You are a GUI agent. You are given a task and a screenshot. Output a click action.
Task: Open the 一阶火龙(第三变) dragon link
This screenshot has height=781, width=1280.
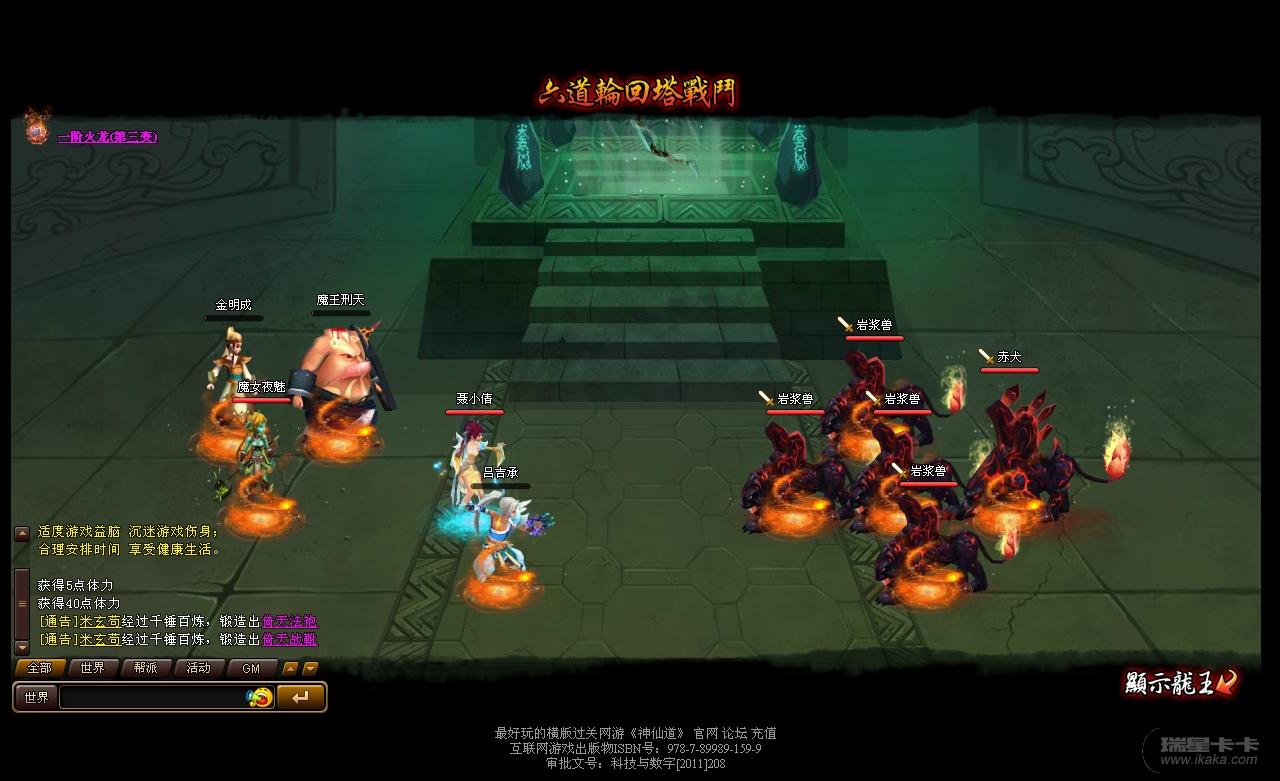107,137
